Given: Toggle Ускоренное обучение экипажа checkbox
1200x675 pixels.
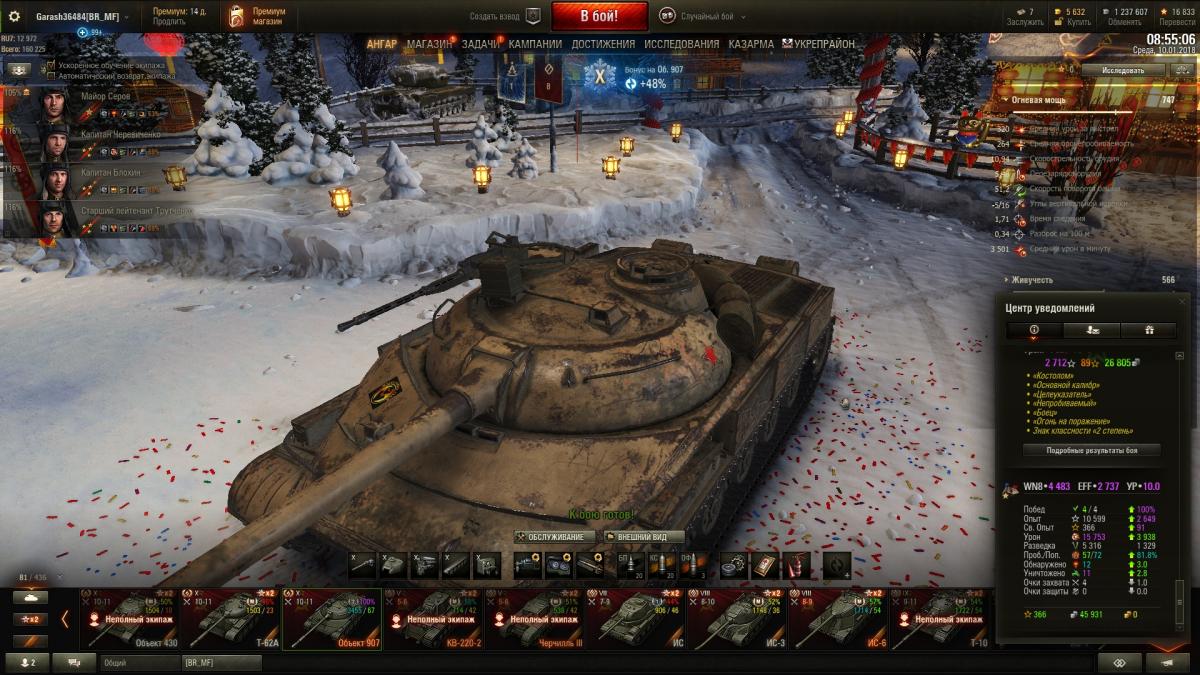Looking at the screenshot, I should [x=51, y=65].
